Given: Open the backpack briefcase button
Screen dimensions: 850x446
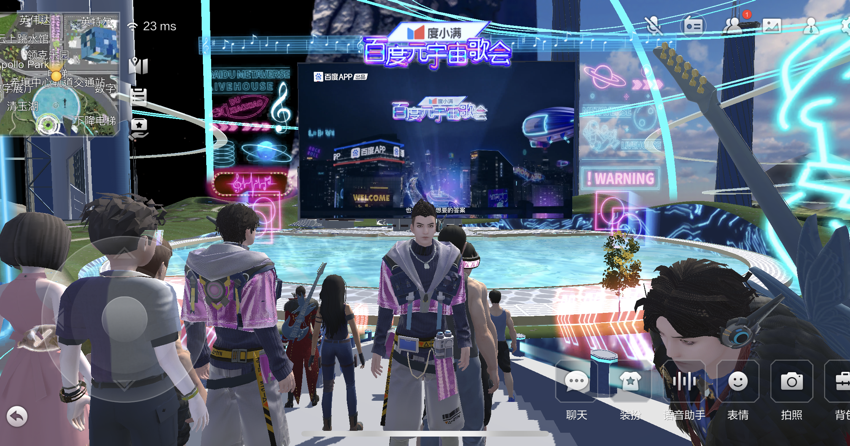Looking at the screenshot, I should click(x=840, y=381).
